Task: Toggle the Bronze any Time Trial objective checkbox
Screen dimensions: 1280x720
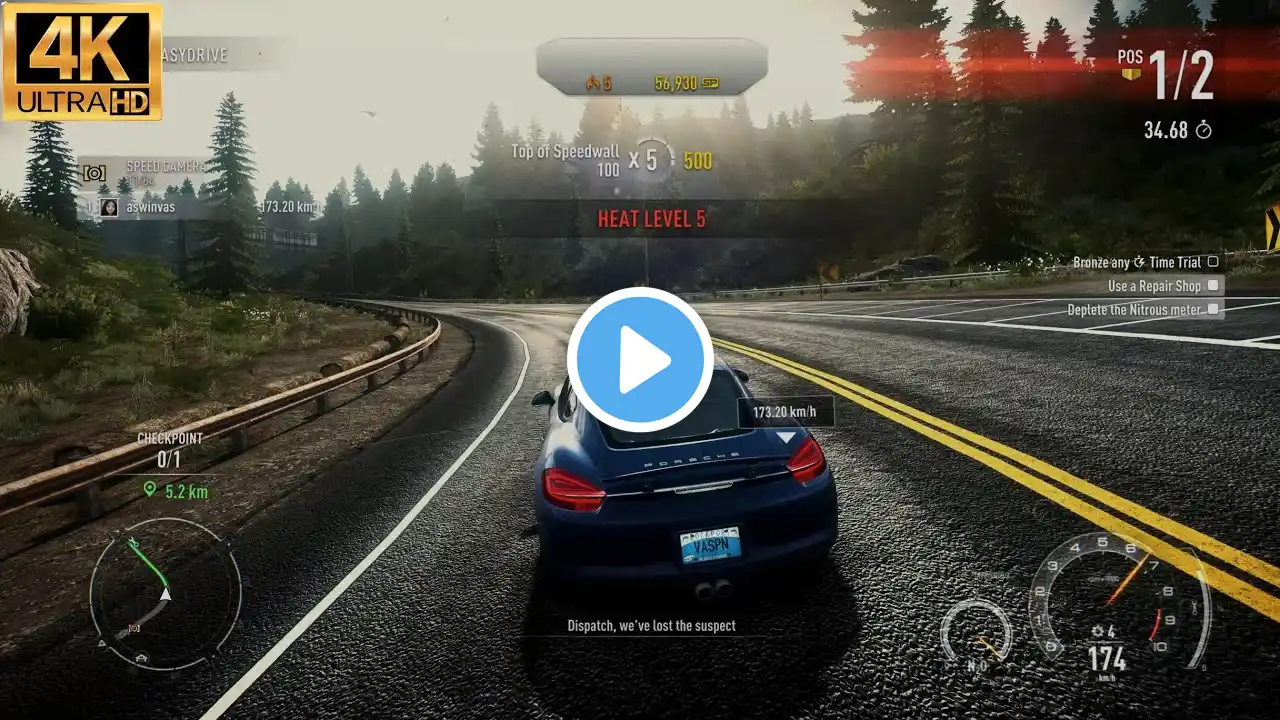Action: click(1212, 262)
